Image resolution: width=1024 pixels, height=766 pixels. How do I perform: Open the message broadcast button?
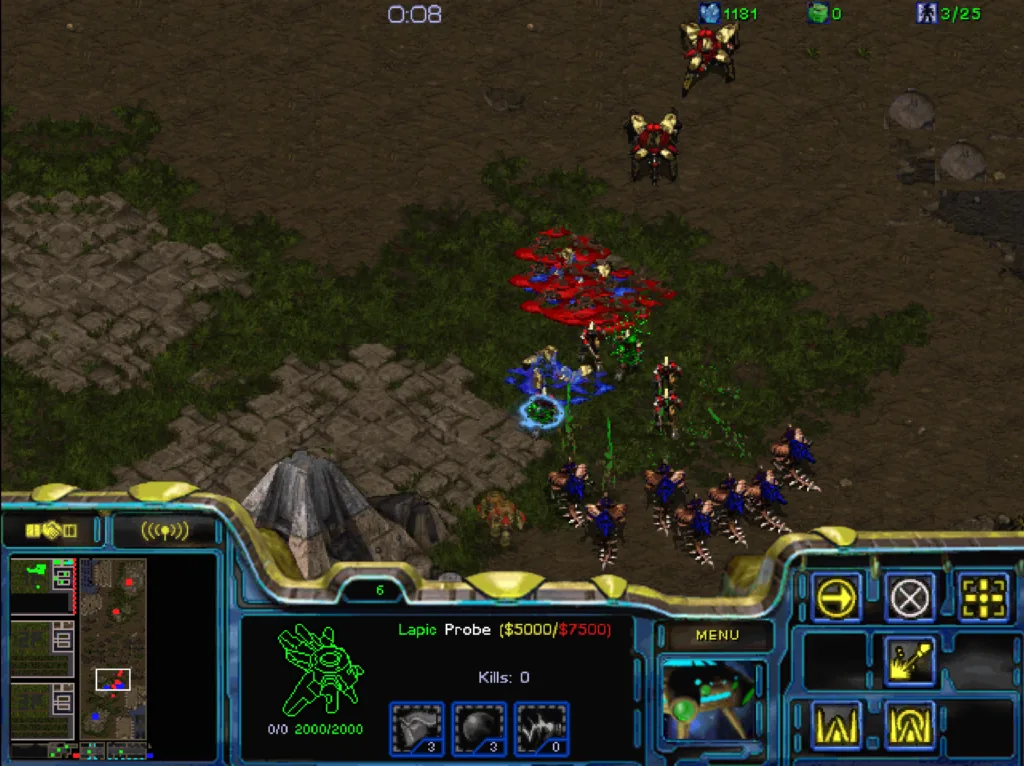(164, 530)
